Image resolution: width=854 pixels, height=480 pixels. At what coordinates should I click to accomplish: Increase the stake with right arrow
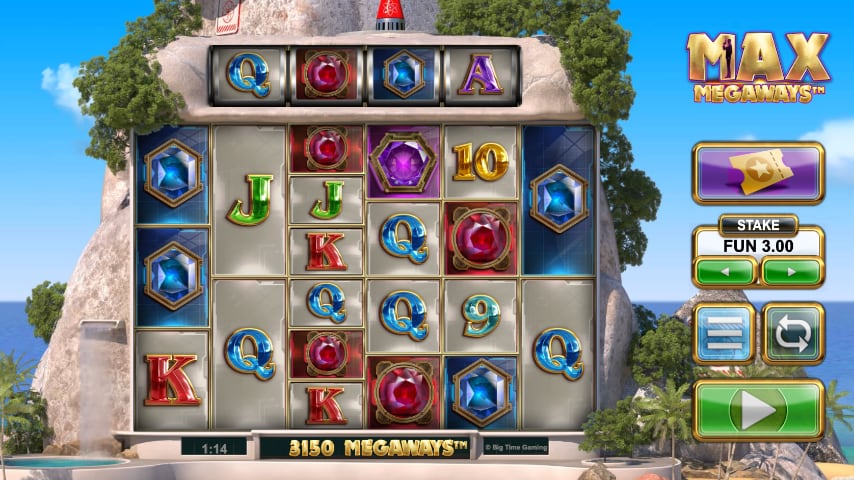[x=791, y=270]
